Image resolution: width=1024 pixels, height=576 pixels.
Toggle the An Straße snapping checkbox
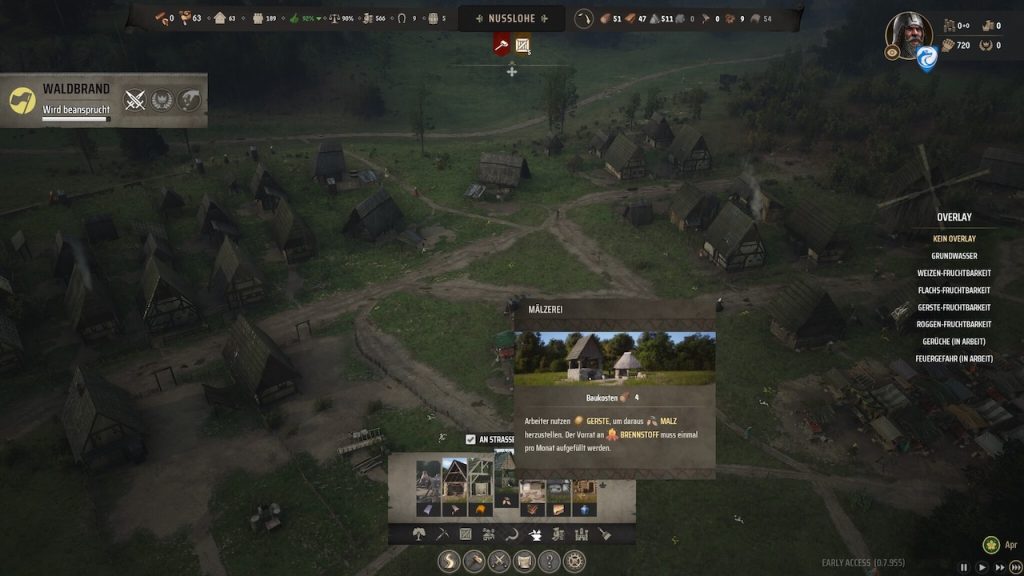pos(471,439)
